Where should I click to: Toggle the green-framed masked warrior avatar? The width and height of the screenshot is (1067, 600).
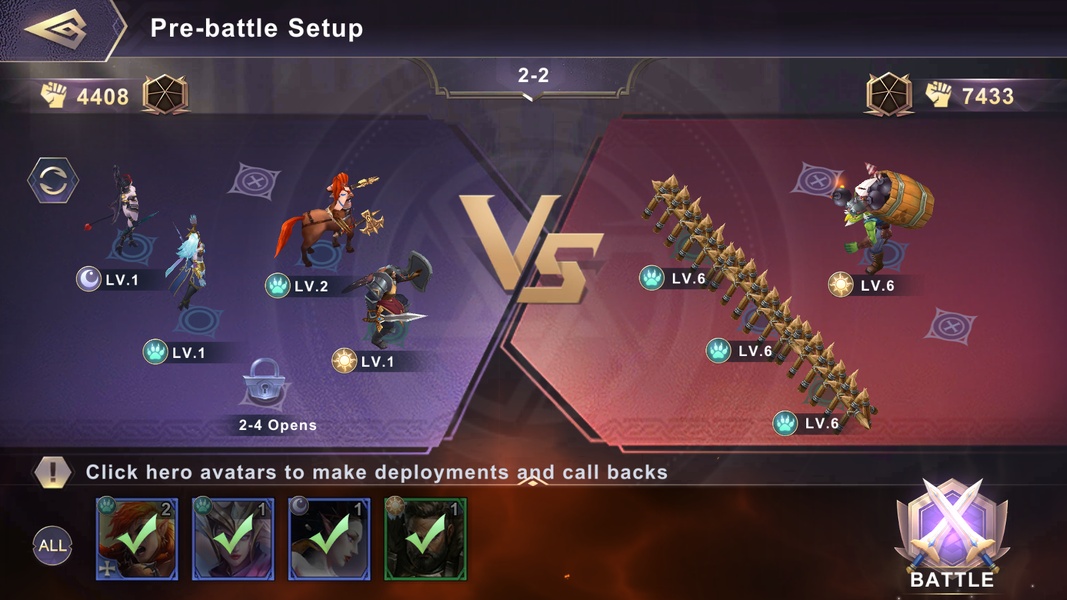[425, 539]
